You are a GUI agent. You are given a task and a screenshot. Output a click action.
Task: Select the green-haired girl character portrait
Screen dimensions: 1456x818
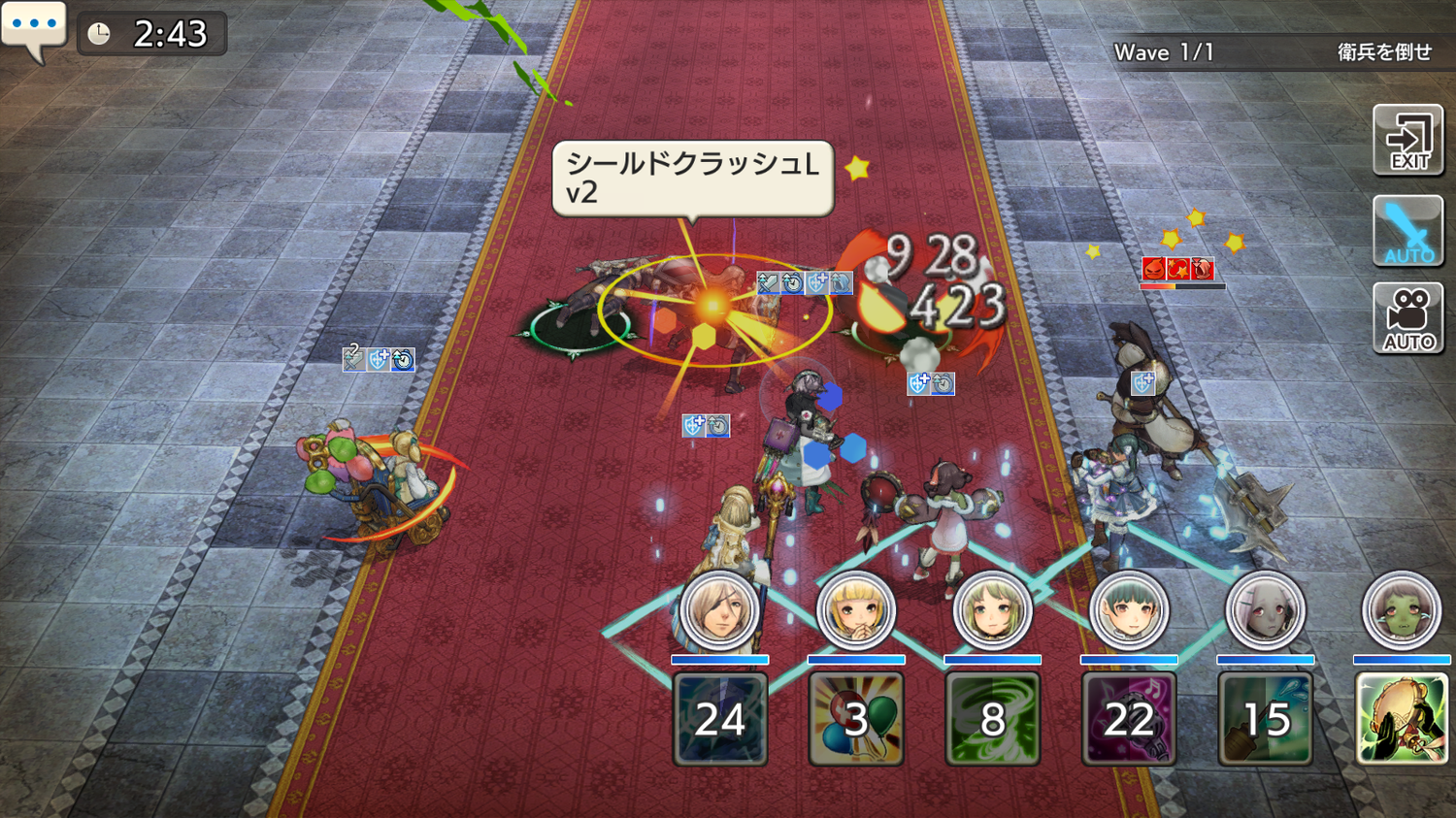(x=992, y=611)
